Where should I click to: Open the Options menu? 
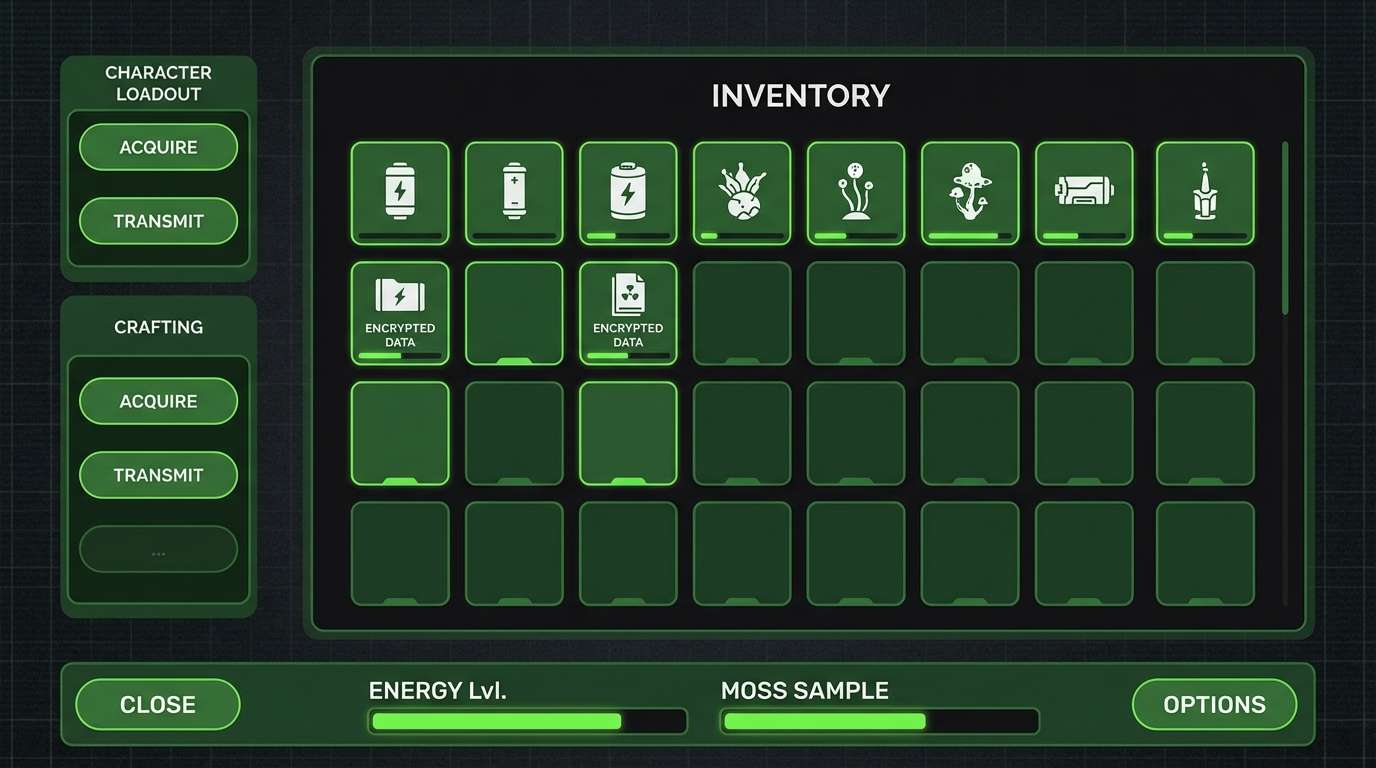pyautogui.click(x=1213, y=704)
